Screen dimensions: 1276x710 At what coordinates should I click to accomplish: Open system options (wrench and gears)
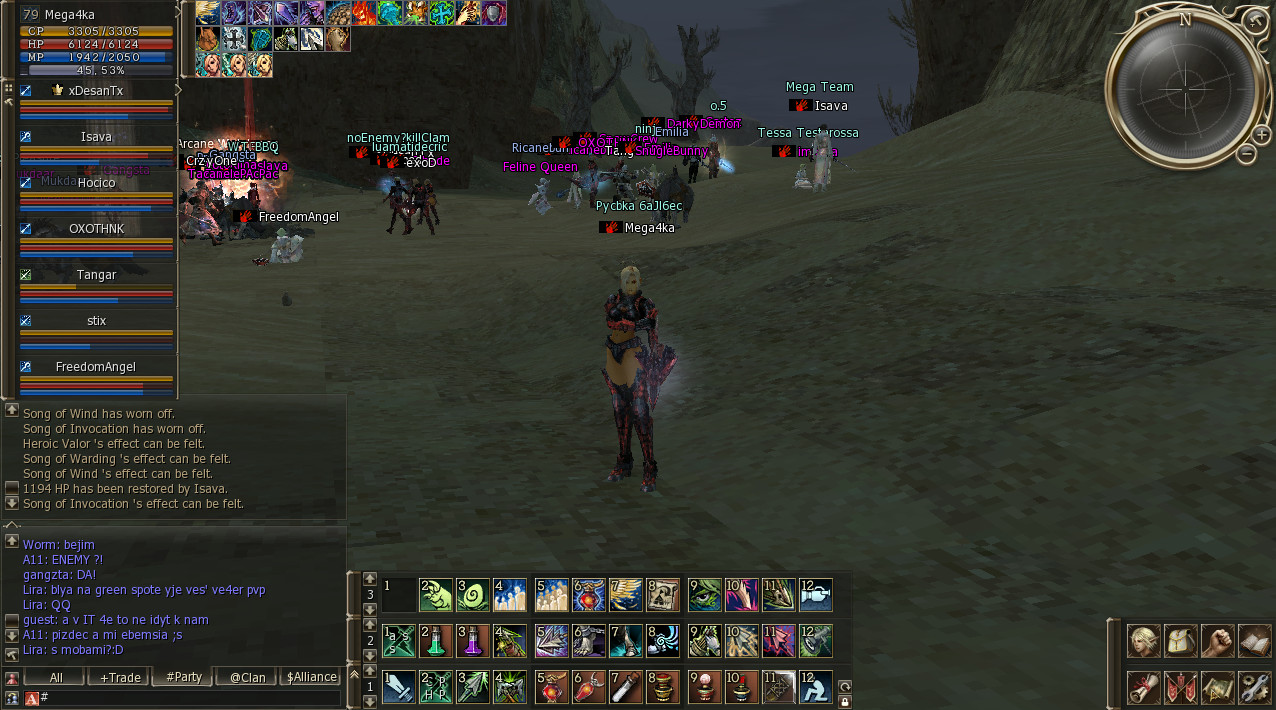tap(1254, 687)
